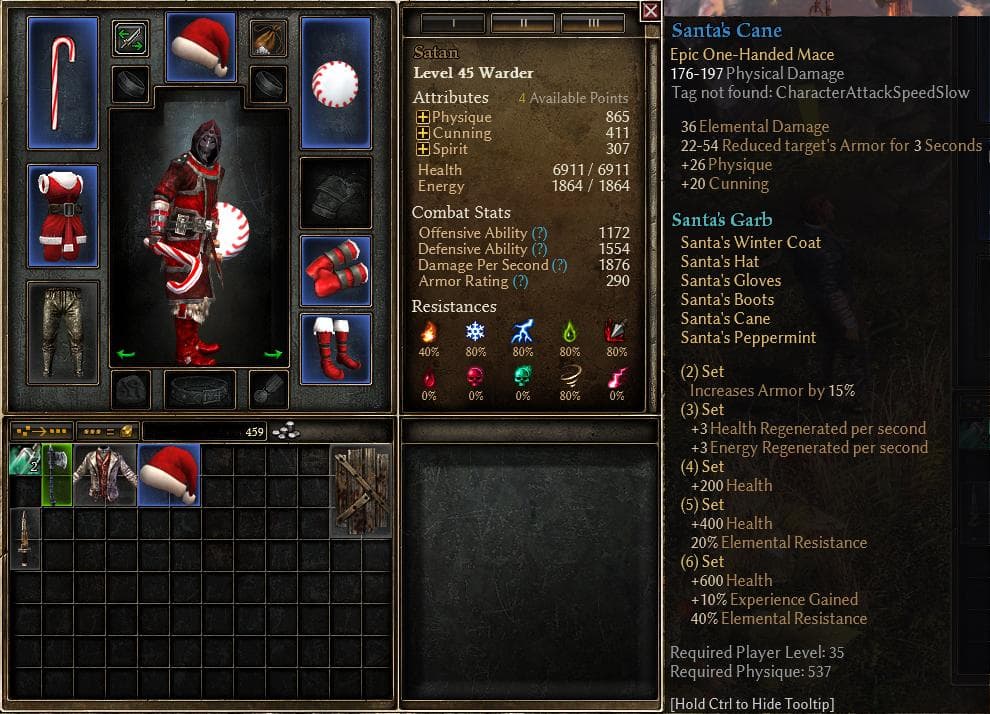Choose the equipped Santa's Winter Coat slot
This screenshot has height=714, width=990.
point(63,216)
